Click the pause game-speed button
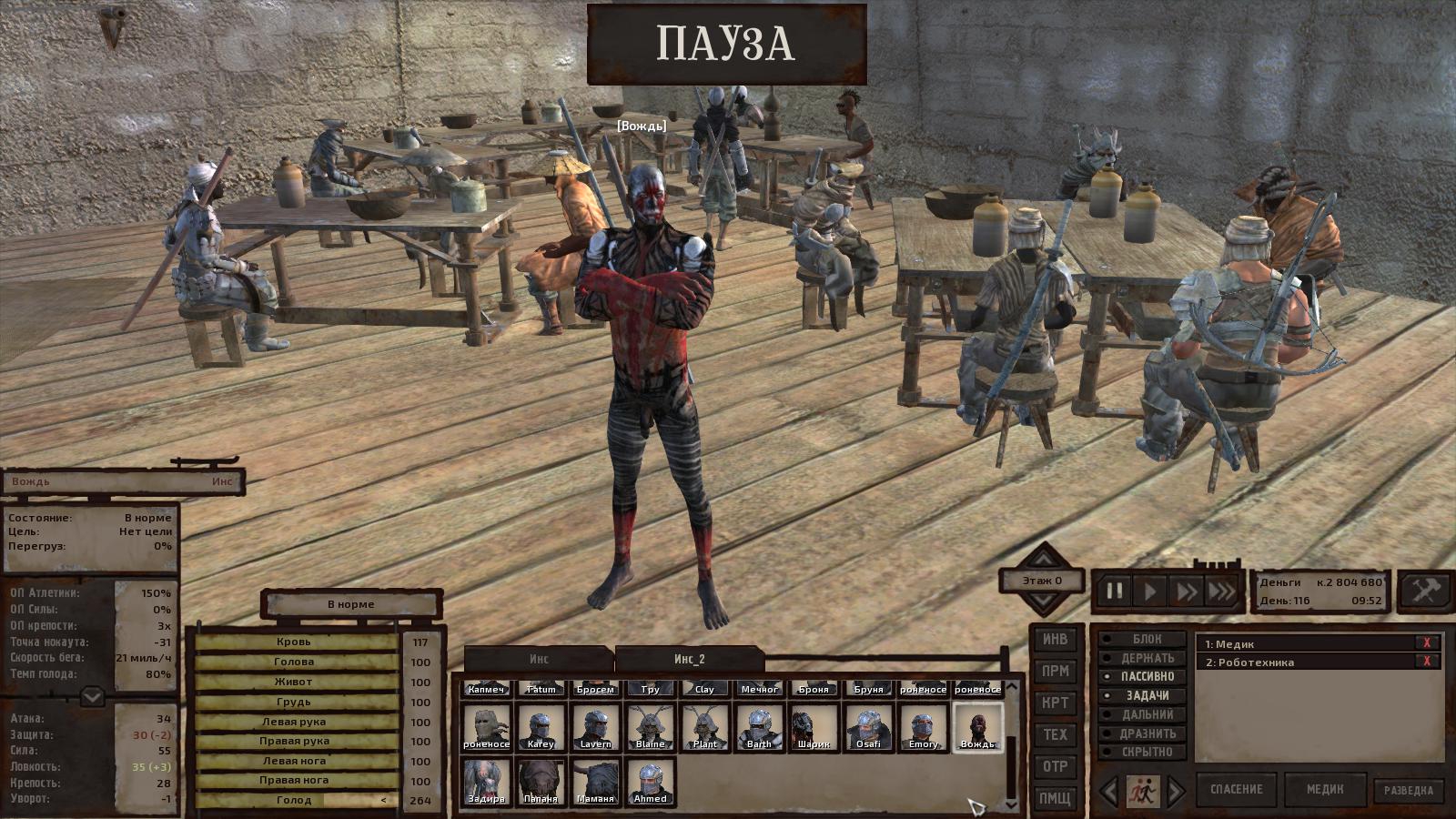The width and height of the screenshot is (1456, 819). tap(1114, 591)
